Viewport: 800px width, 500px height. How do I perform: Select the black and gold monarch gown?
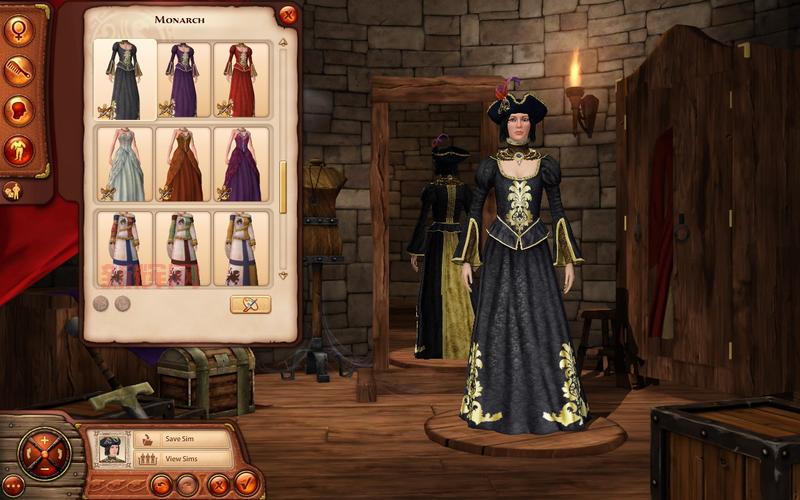tap(125, 79)
